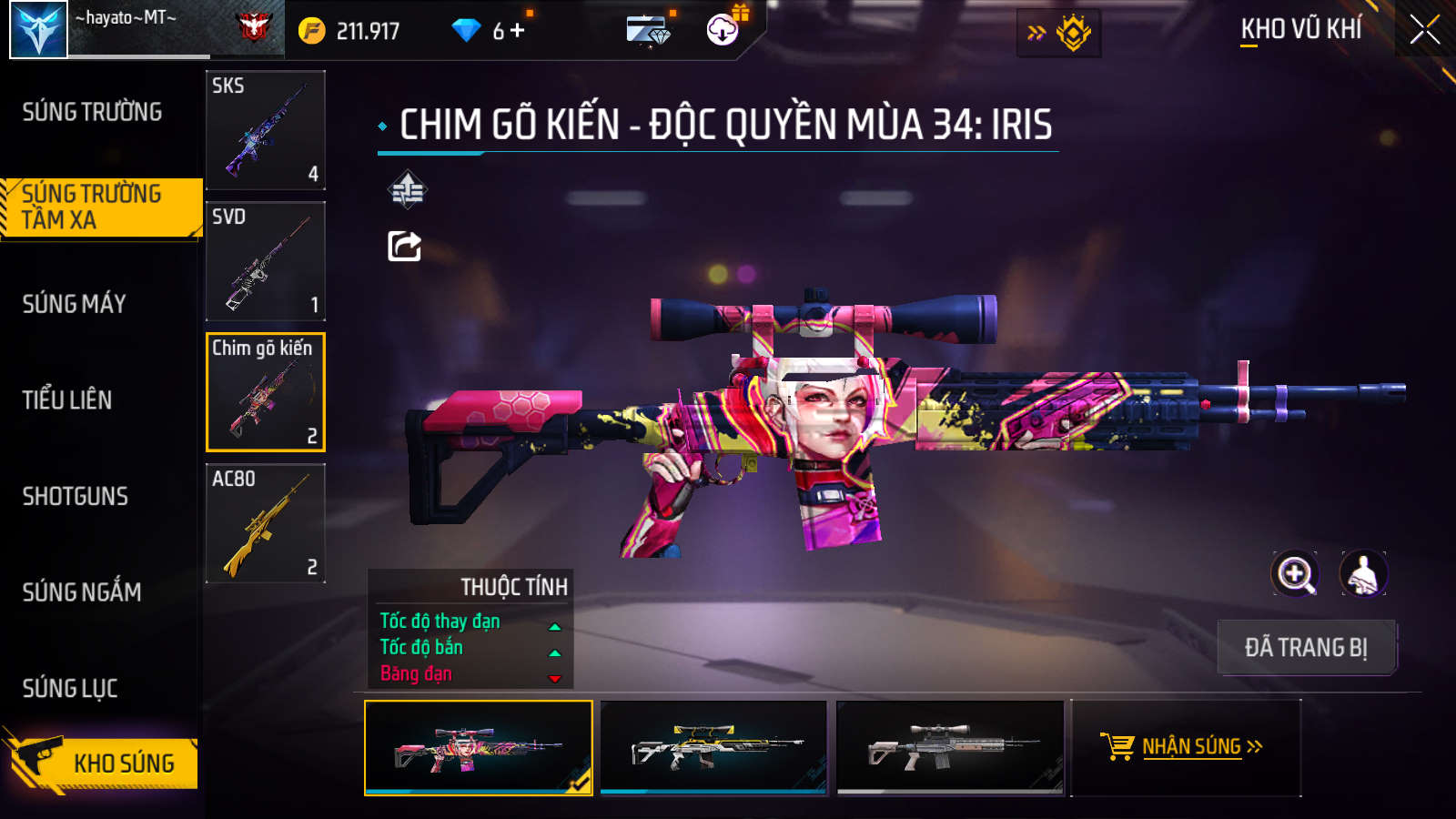
Task: Open the Tiểu Liên weapon category
Action: point(67,399)
